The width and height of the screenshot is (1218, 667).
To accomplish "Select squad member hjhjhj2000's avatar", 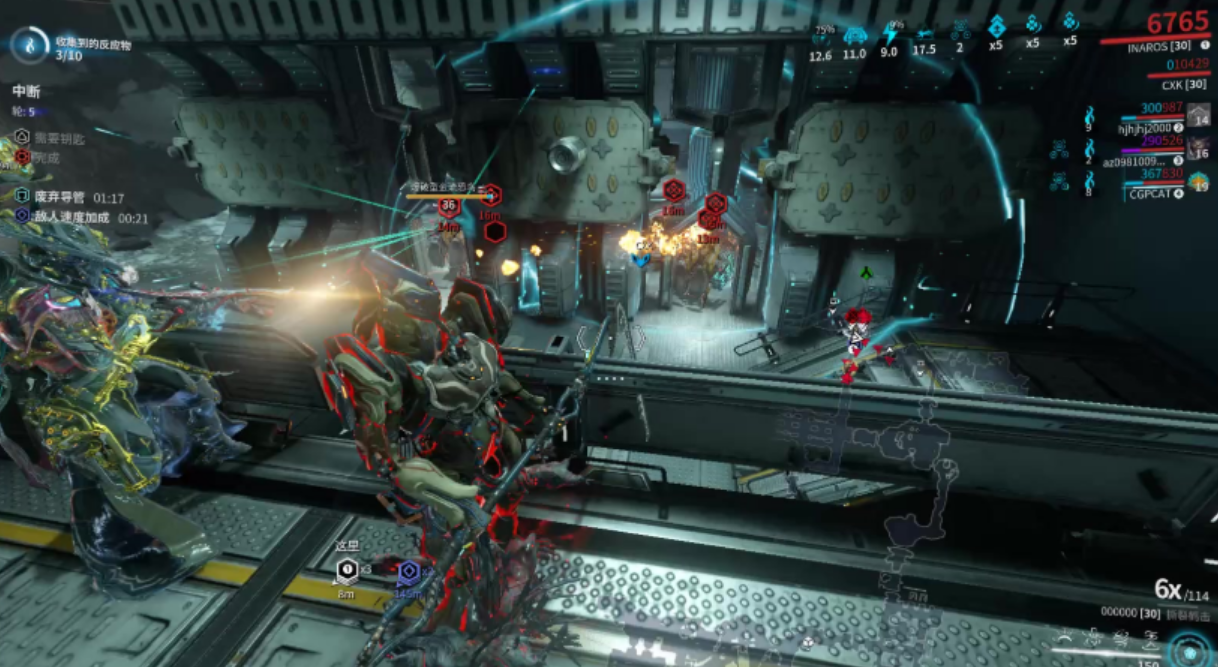I will pos(1198,114).
